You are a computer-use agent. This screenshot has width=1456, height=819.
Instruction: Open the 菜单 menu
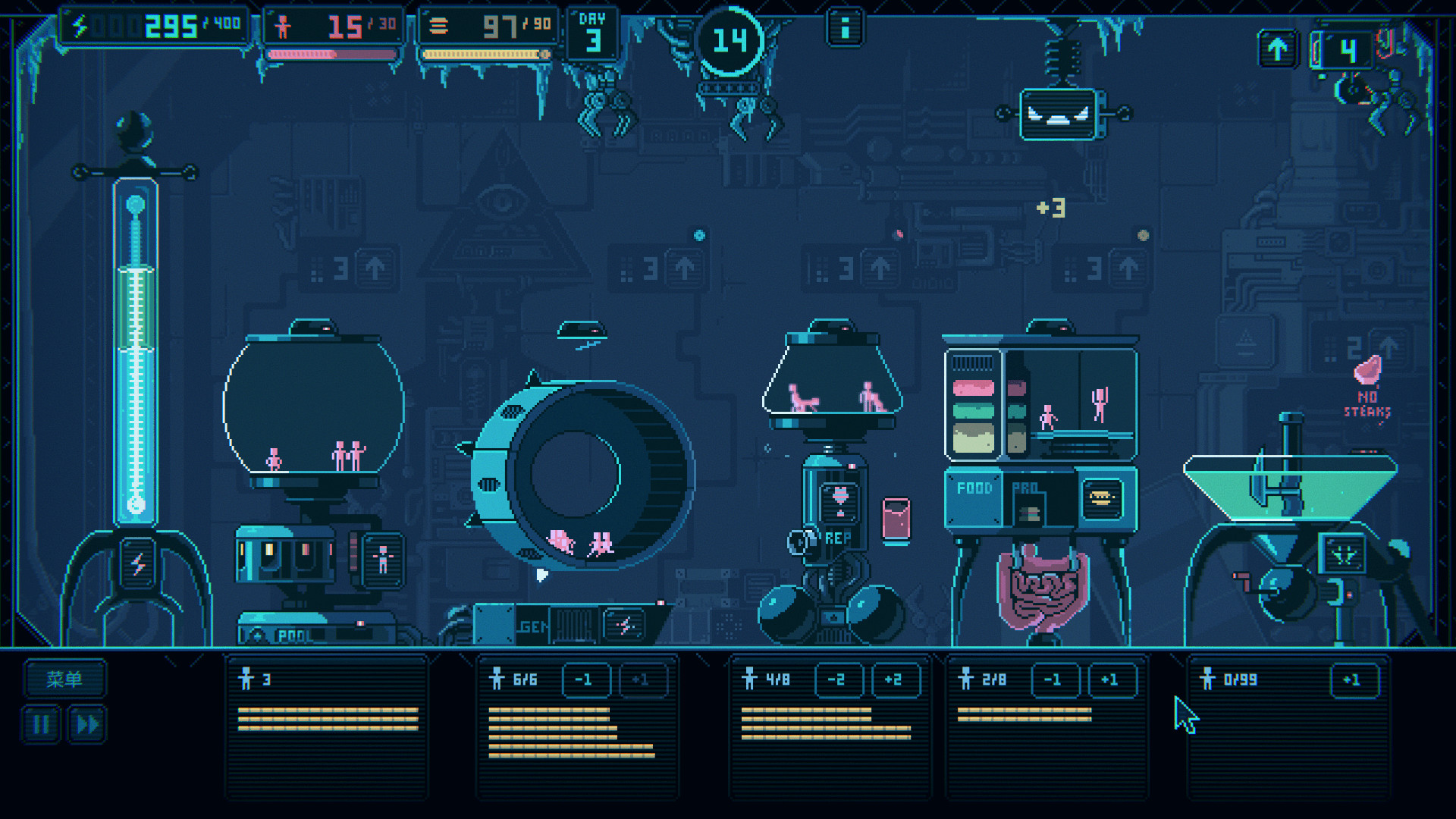(x=64, y=679)
